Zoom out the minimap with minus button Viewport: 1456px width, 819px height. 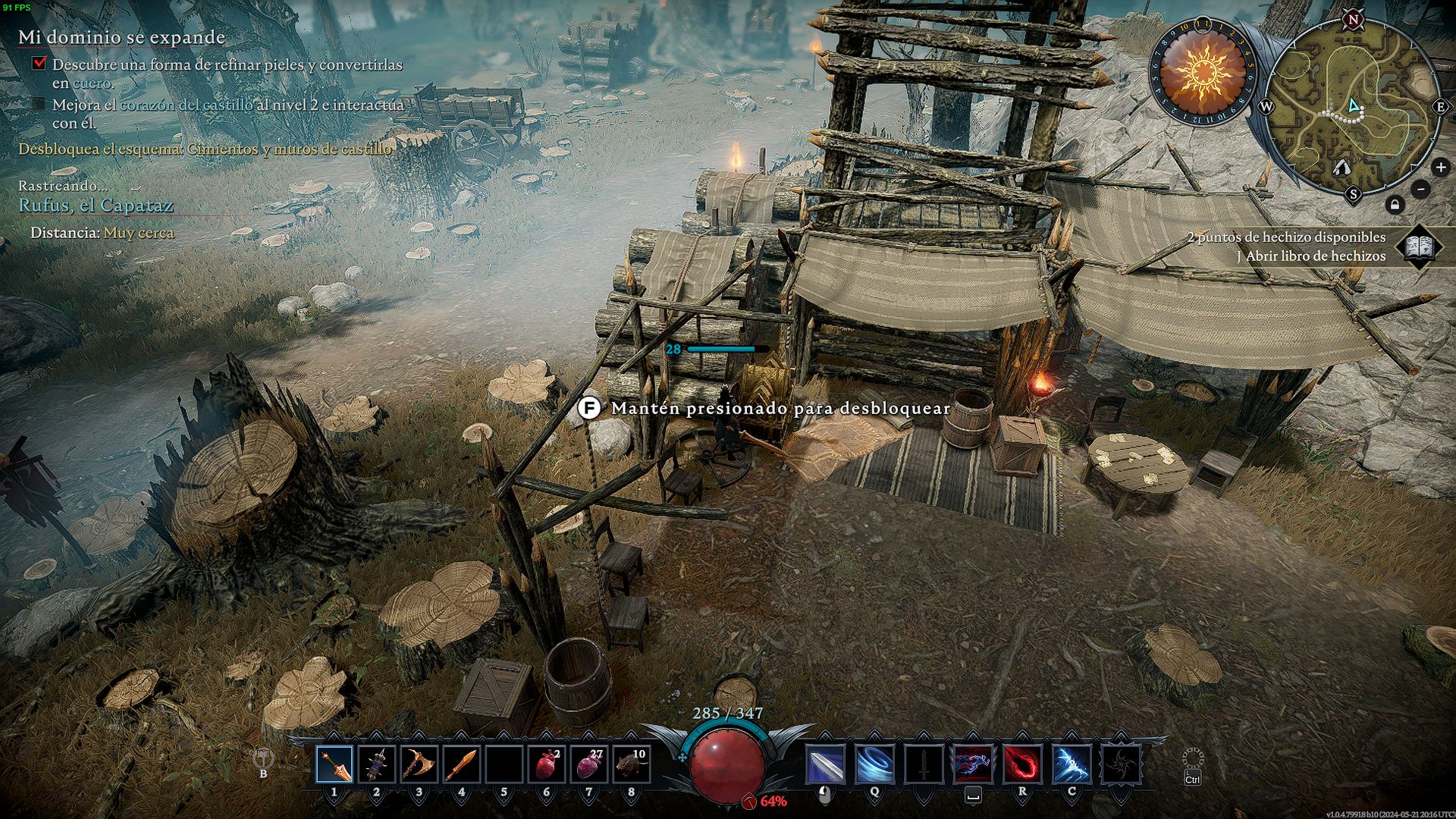click(1421, 189)
